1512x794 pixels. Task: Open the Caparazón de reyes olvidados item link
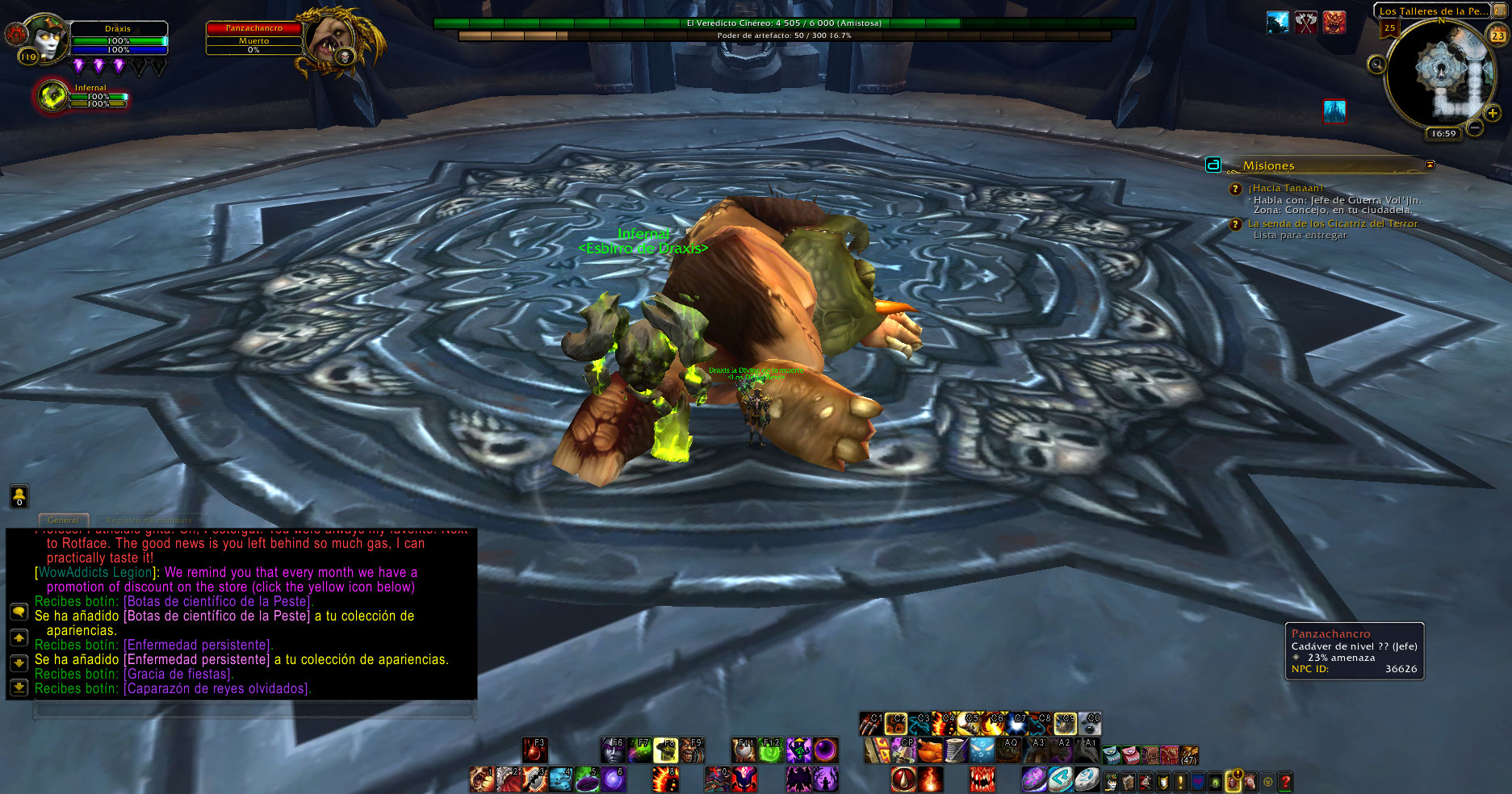tap(216, 688)
